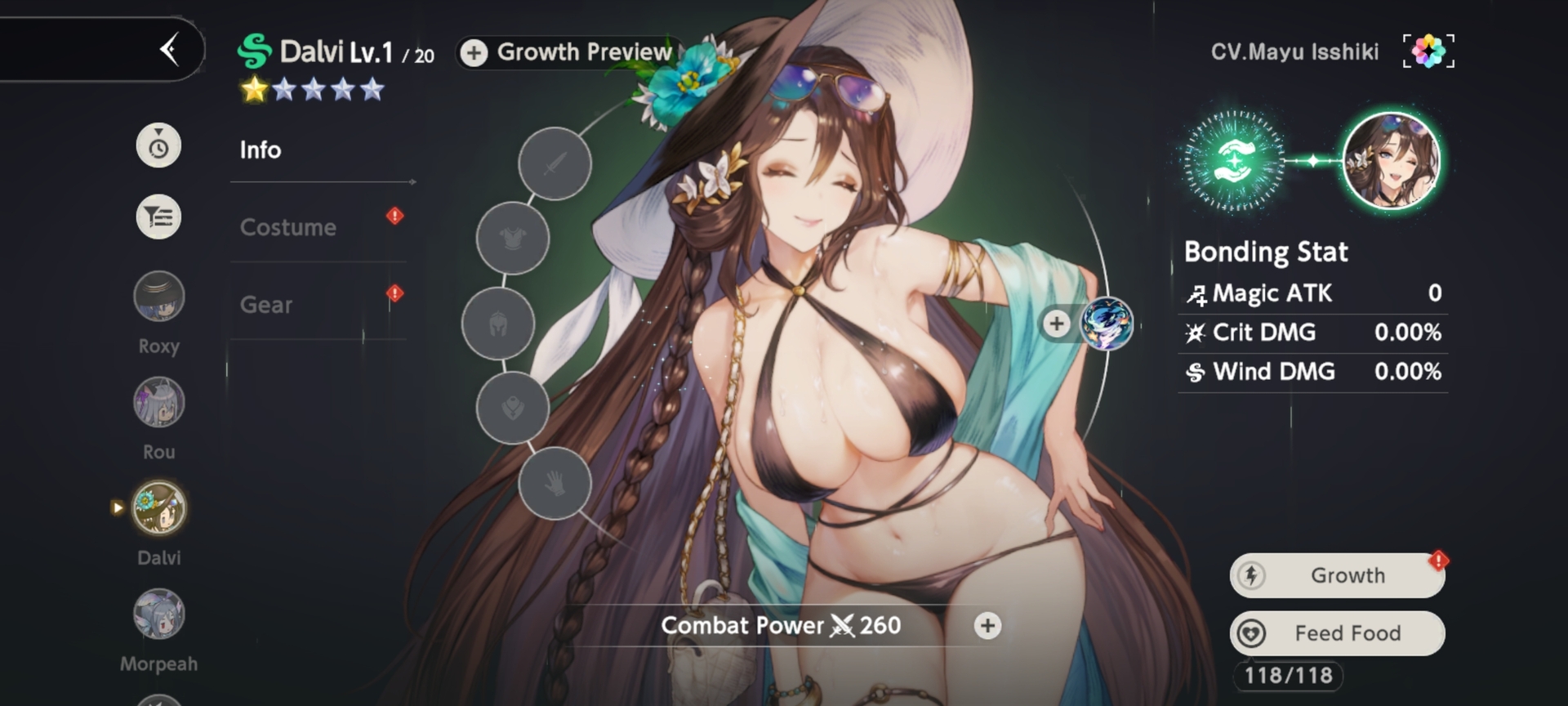1568x706 pixels.
Task: Select Morpeah's portrait
Action: (x=159, y=614)
